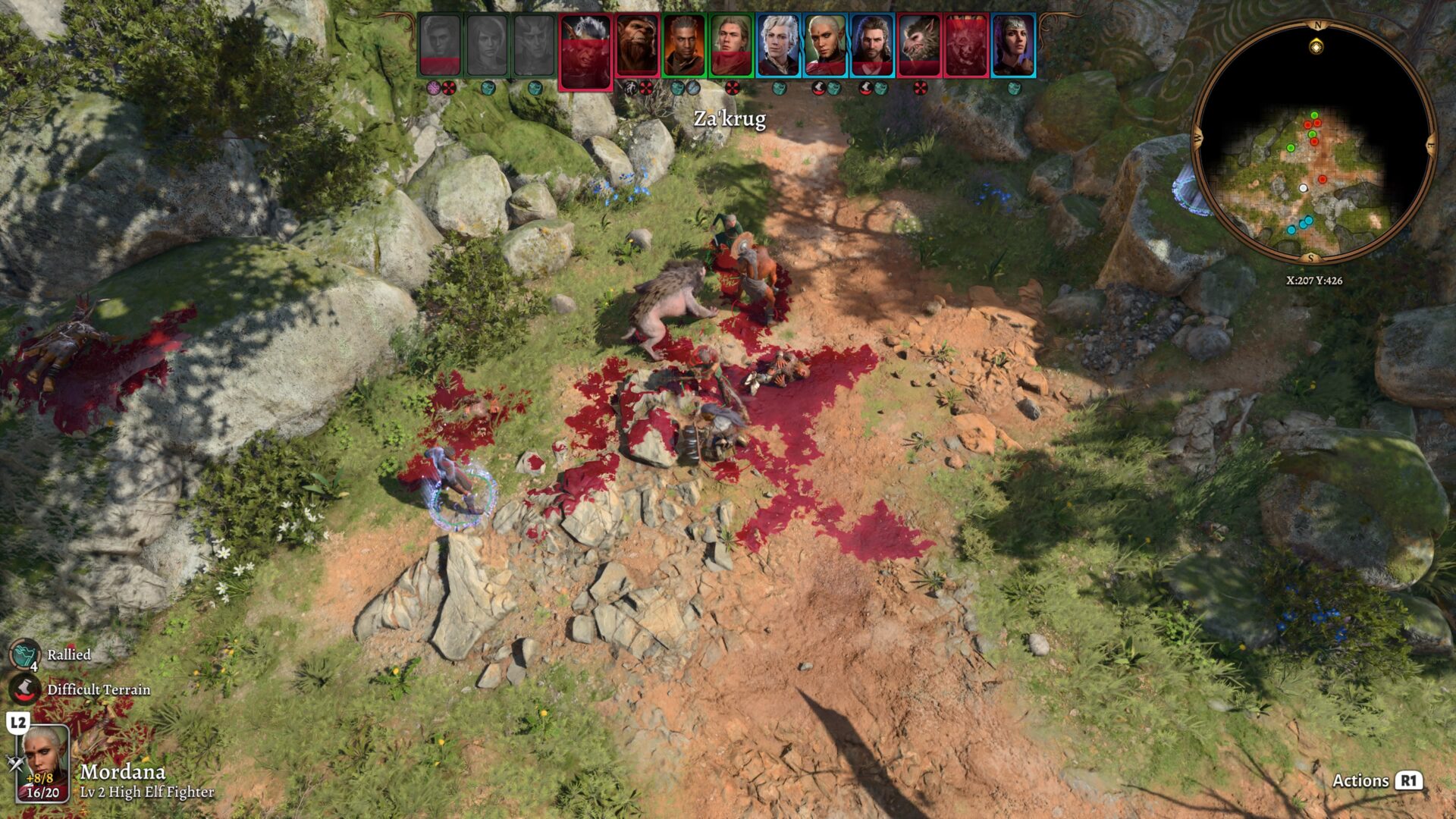Open the circular minimap
This screenshot has height=819, width=1456.
click(1314, 143)
